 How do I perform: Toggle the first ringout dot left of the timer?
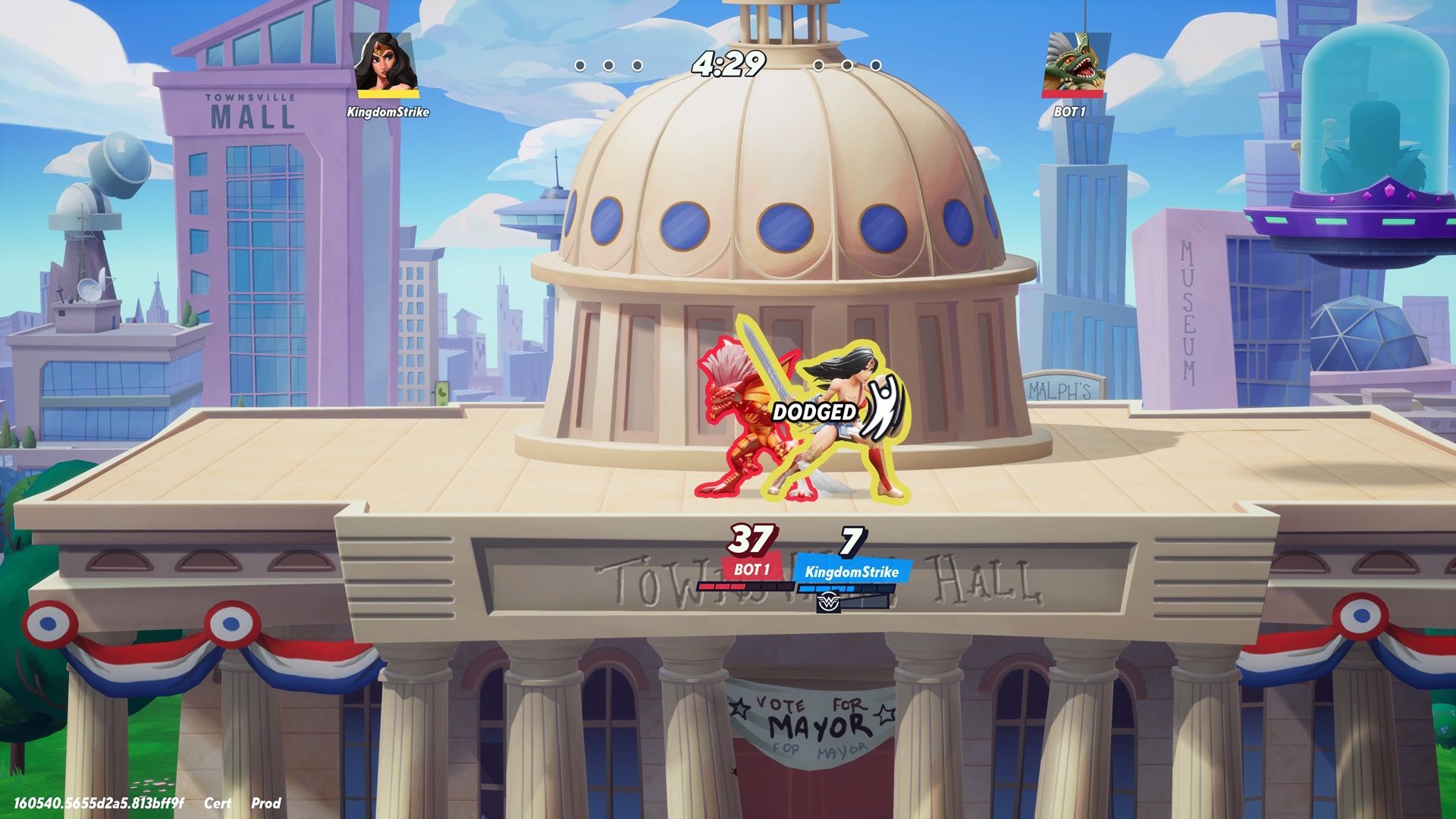[x=582, y=67]
